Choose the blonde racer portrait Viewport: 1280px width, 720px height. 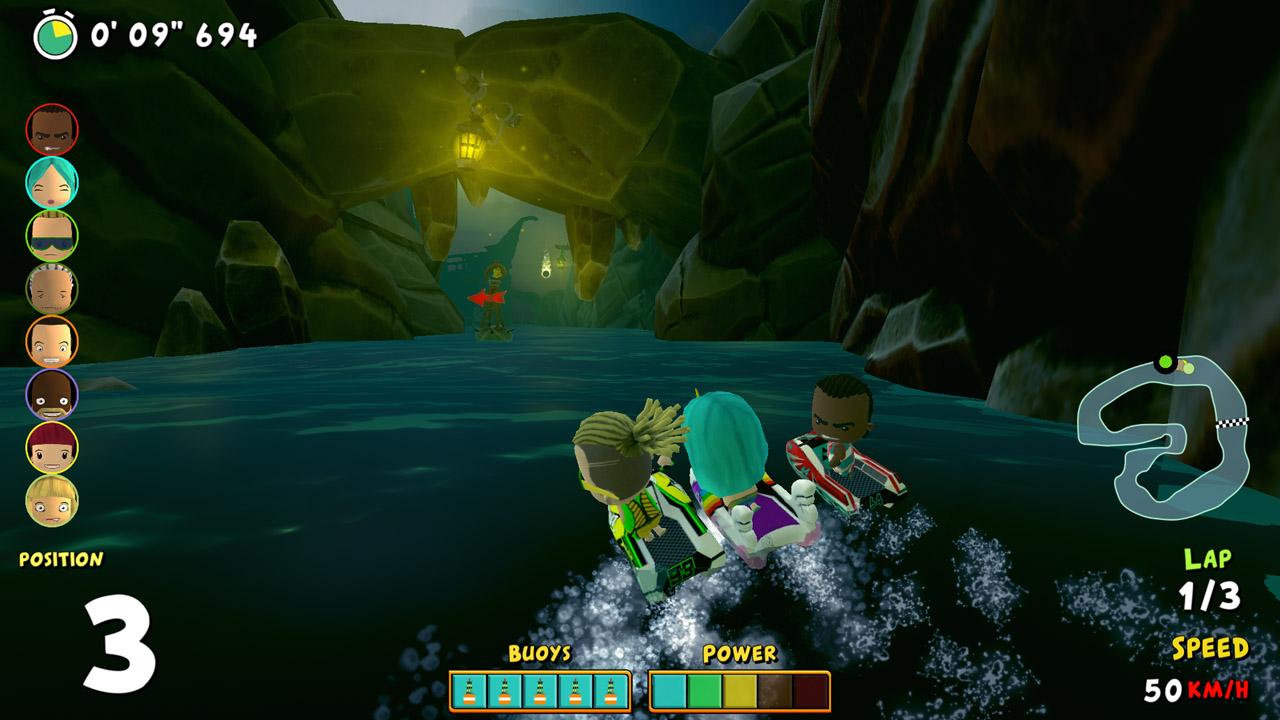pyautogui.click(x=52, y=501)
